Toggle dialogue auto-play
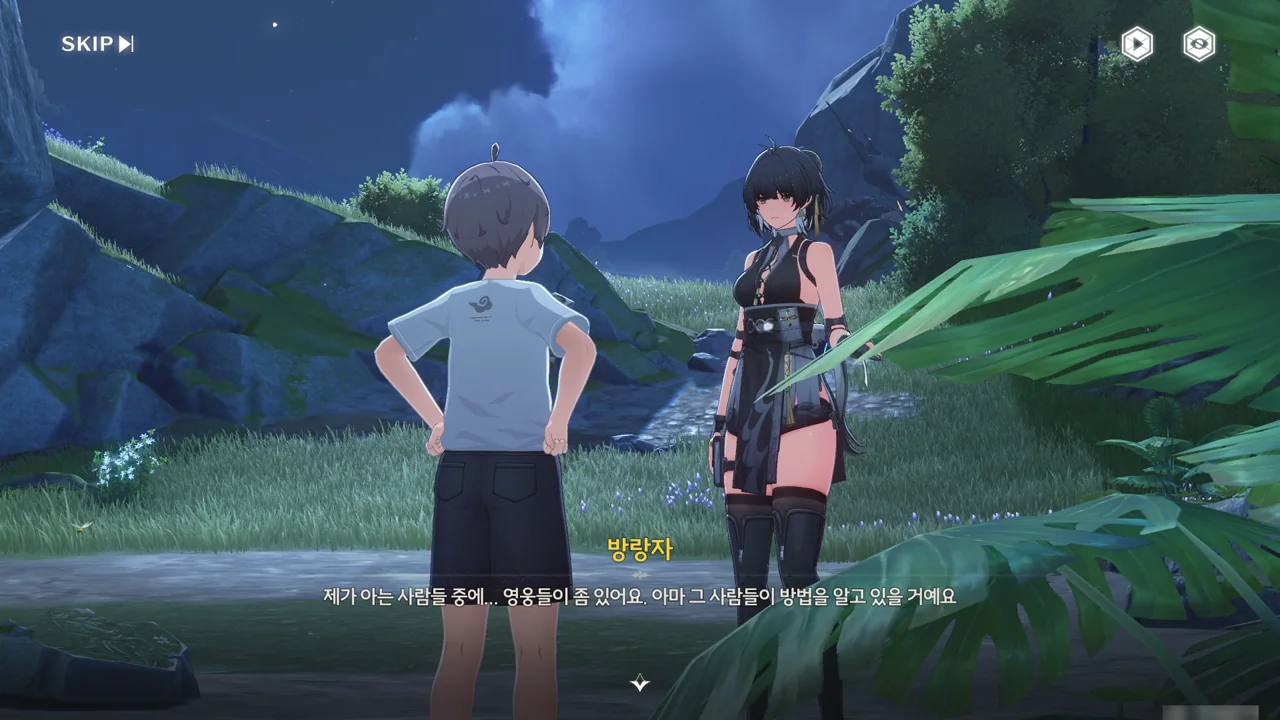The height and width of the screenshot is (720, 1280). [x=1137, y=44]
